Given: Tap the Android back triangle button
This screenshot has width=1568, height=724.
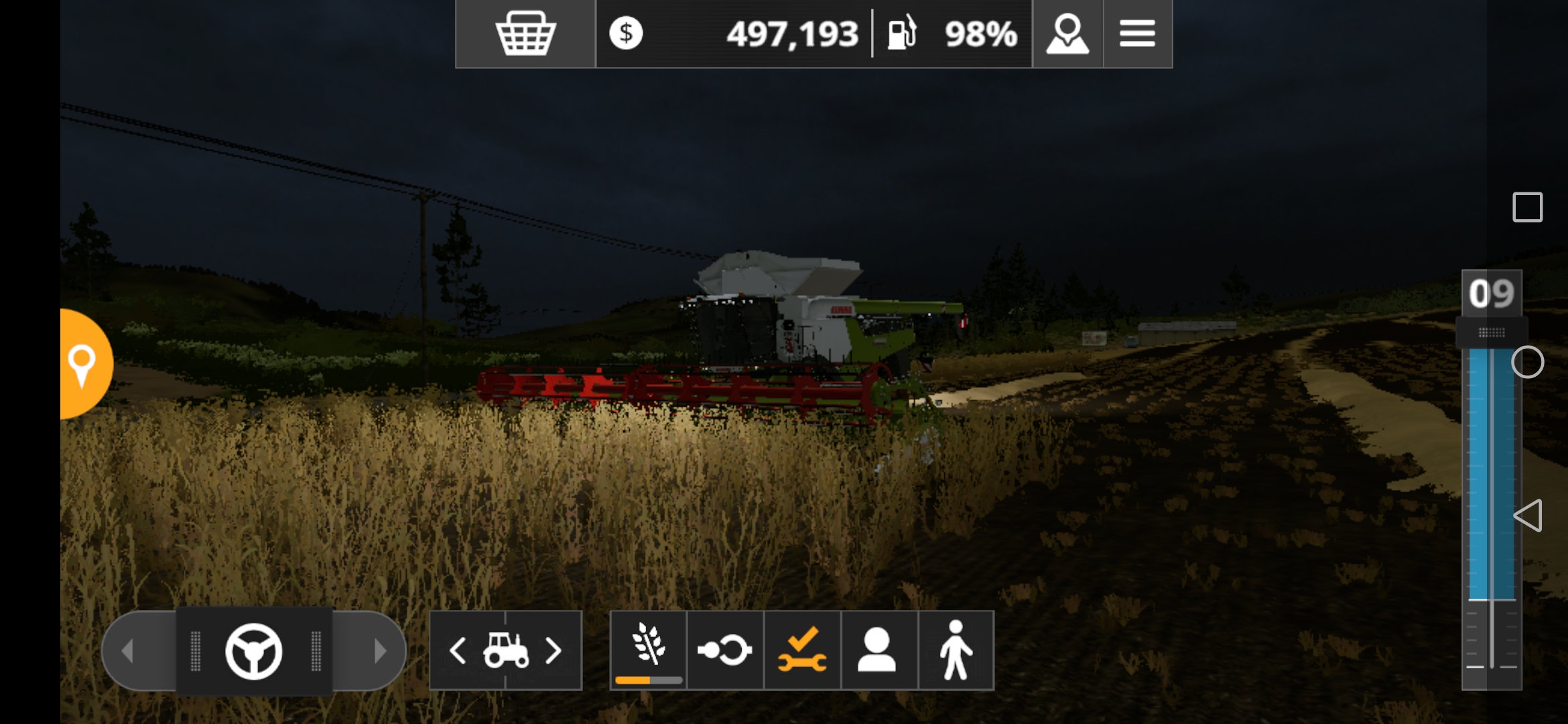Looking at the screenshot, I should tap(1527, 516).
